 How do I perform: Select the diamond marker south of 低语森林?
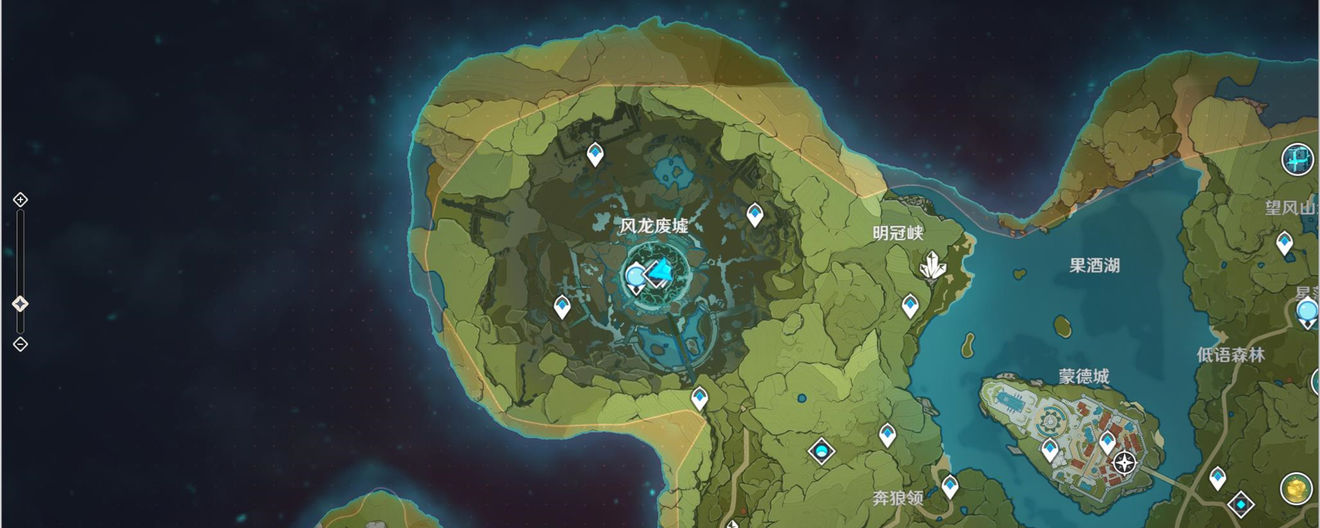click(x=1241, y=502)
